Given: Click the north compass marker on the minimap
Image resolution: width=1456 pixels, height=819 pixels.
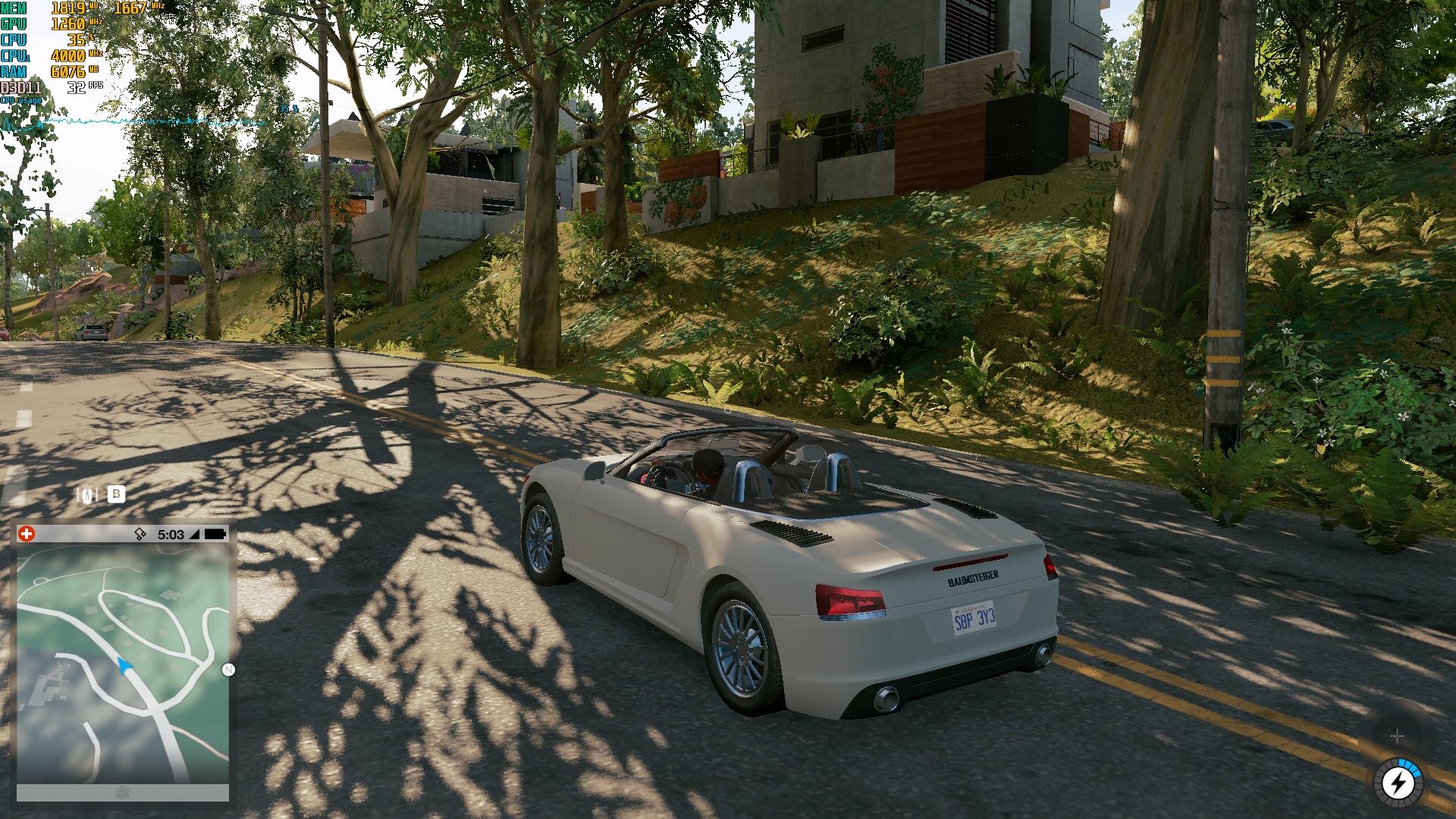Looking at the screenshot, I should [228, 670].
